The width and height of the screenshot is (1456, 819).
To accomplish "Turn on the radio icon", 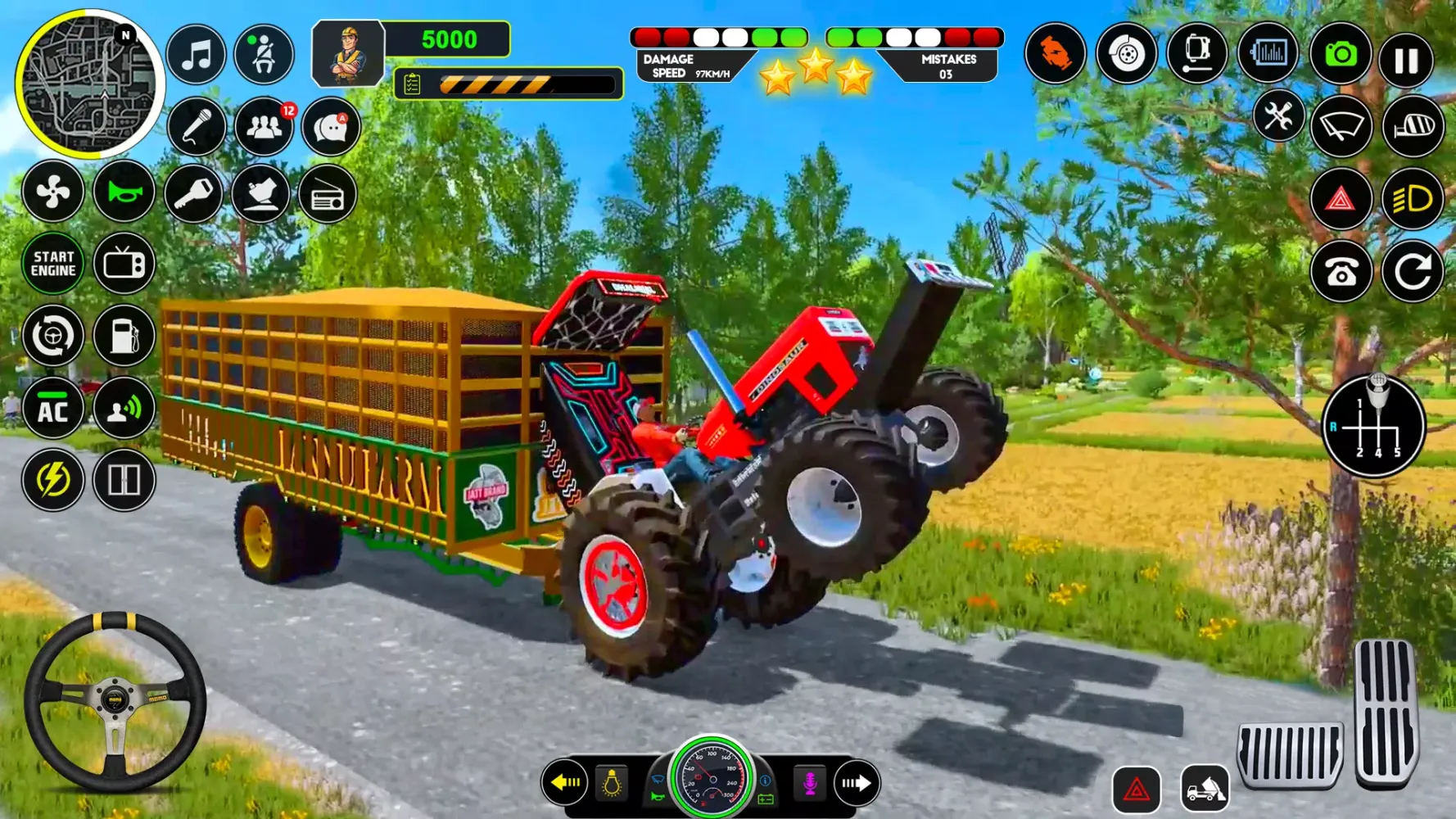I will coord(327,196).
